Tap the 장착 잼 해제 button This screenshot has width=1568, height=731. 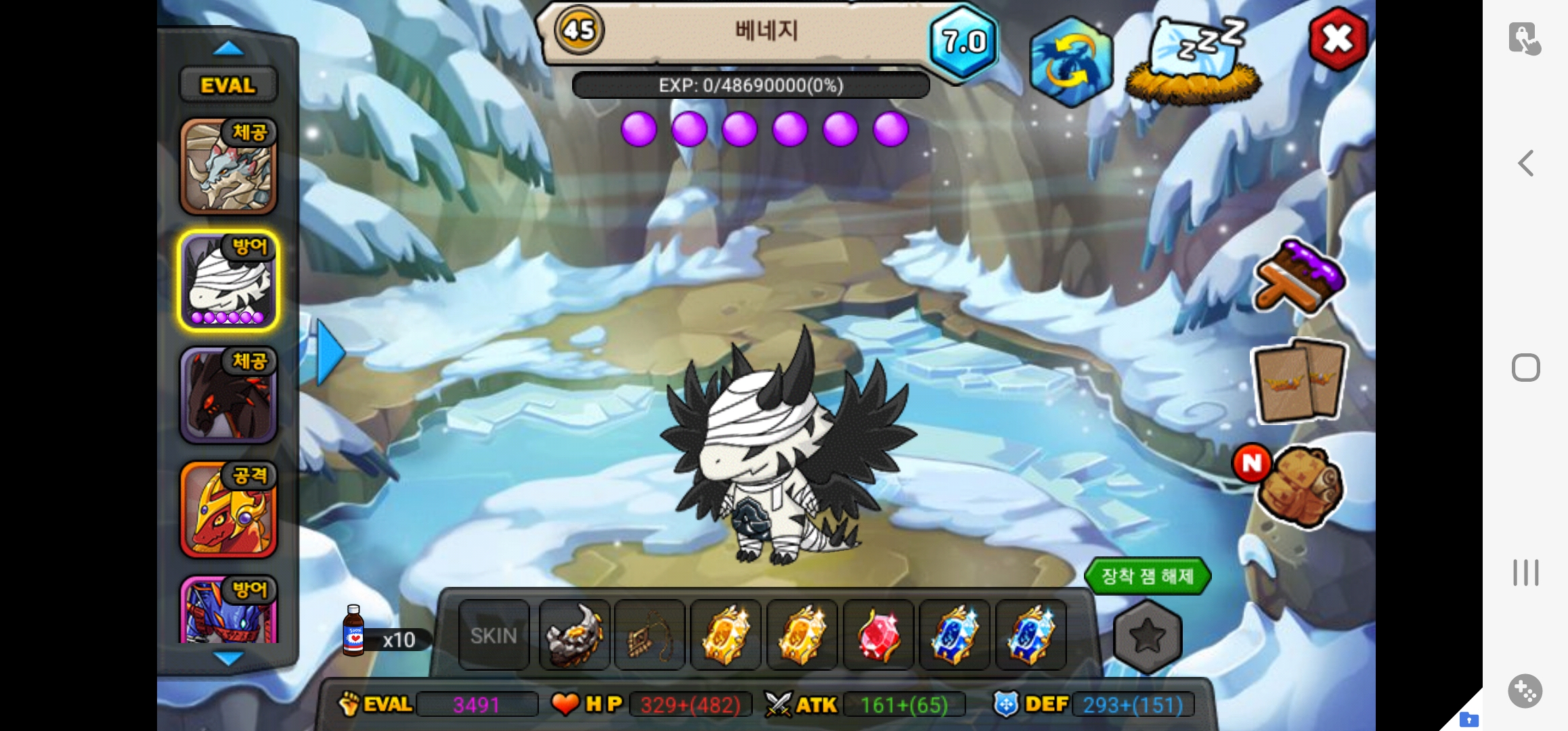coord(1147,577)
